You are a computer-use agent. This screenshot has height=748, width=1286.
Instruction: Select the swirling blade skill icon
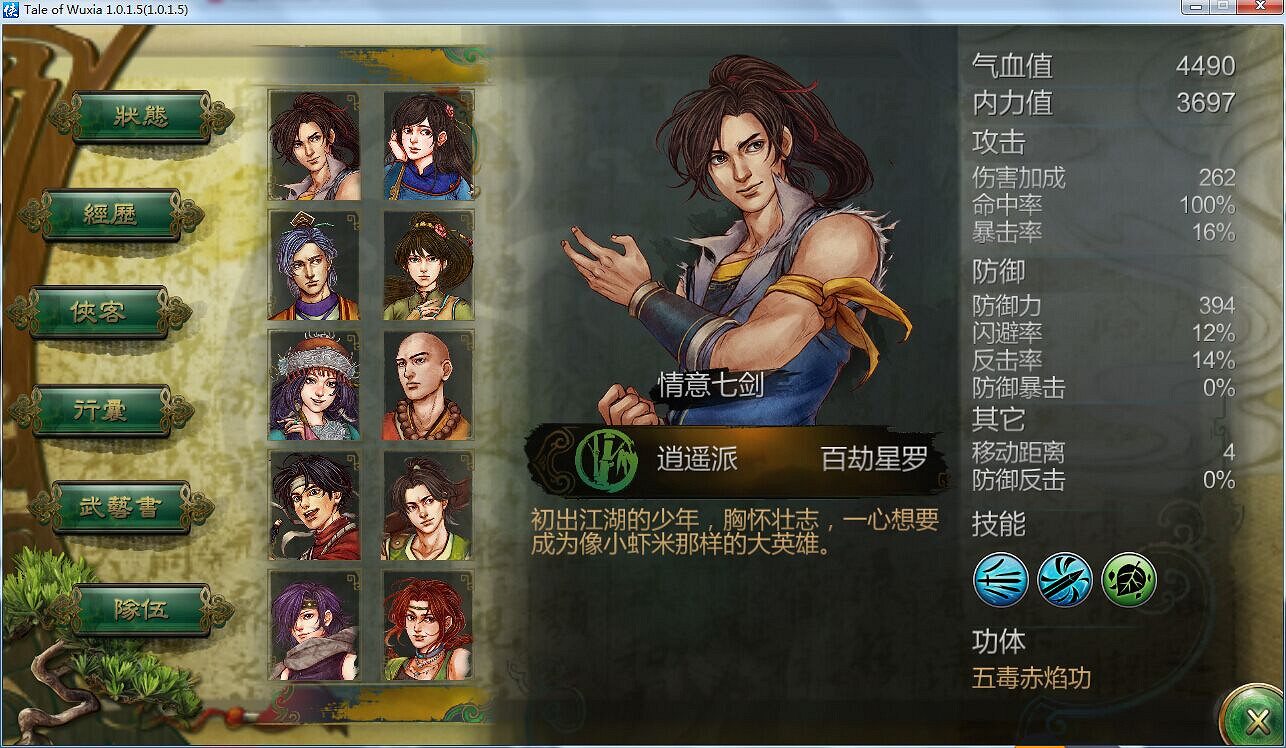1066,581
